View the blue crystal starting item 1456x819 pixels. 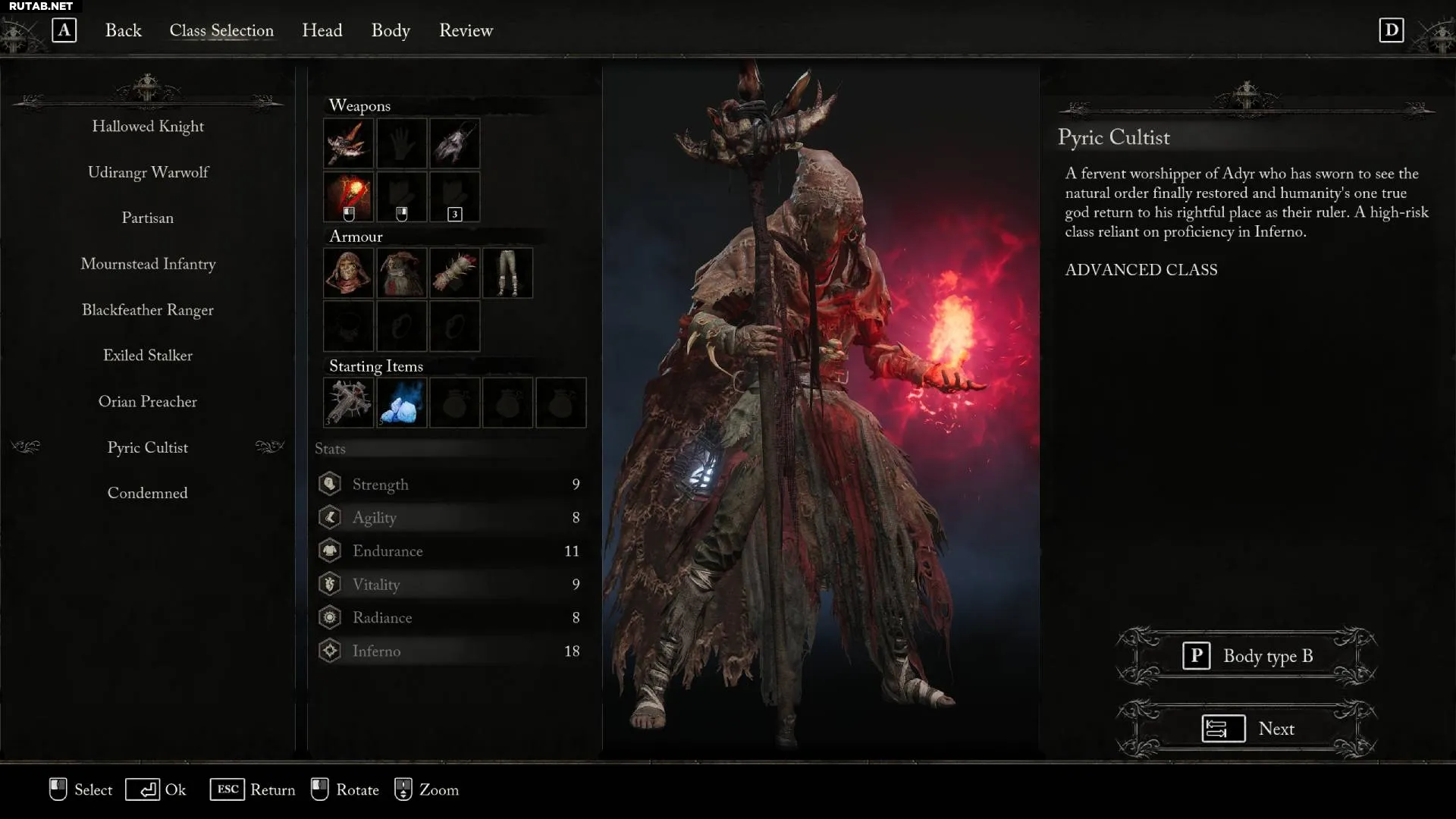click(402, 403)
